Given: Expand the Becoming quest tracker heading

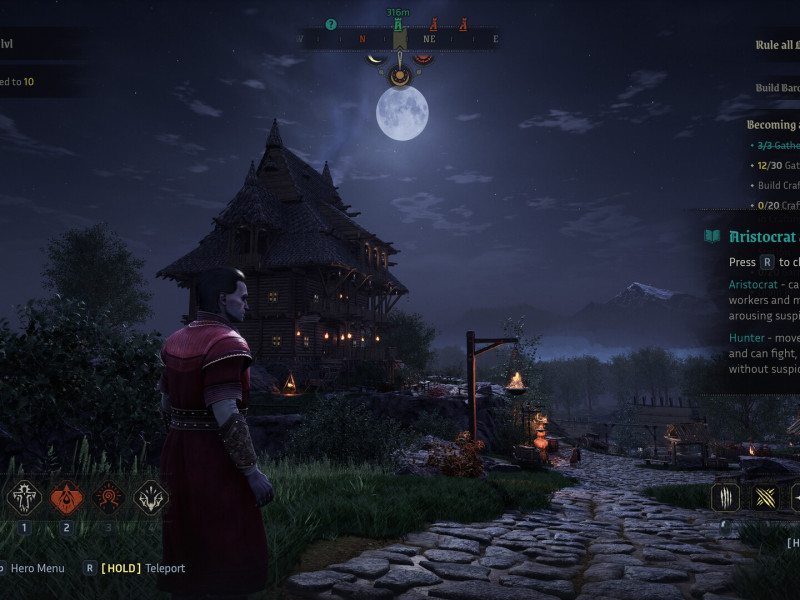Looking at the screenshot, I should (x=772, y=125).
